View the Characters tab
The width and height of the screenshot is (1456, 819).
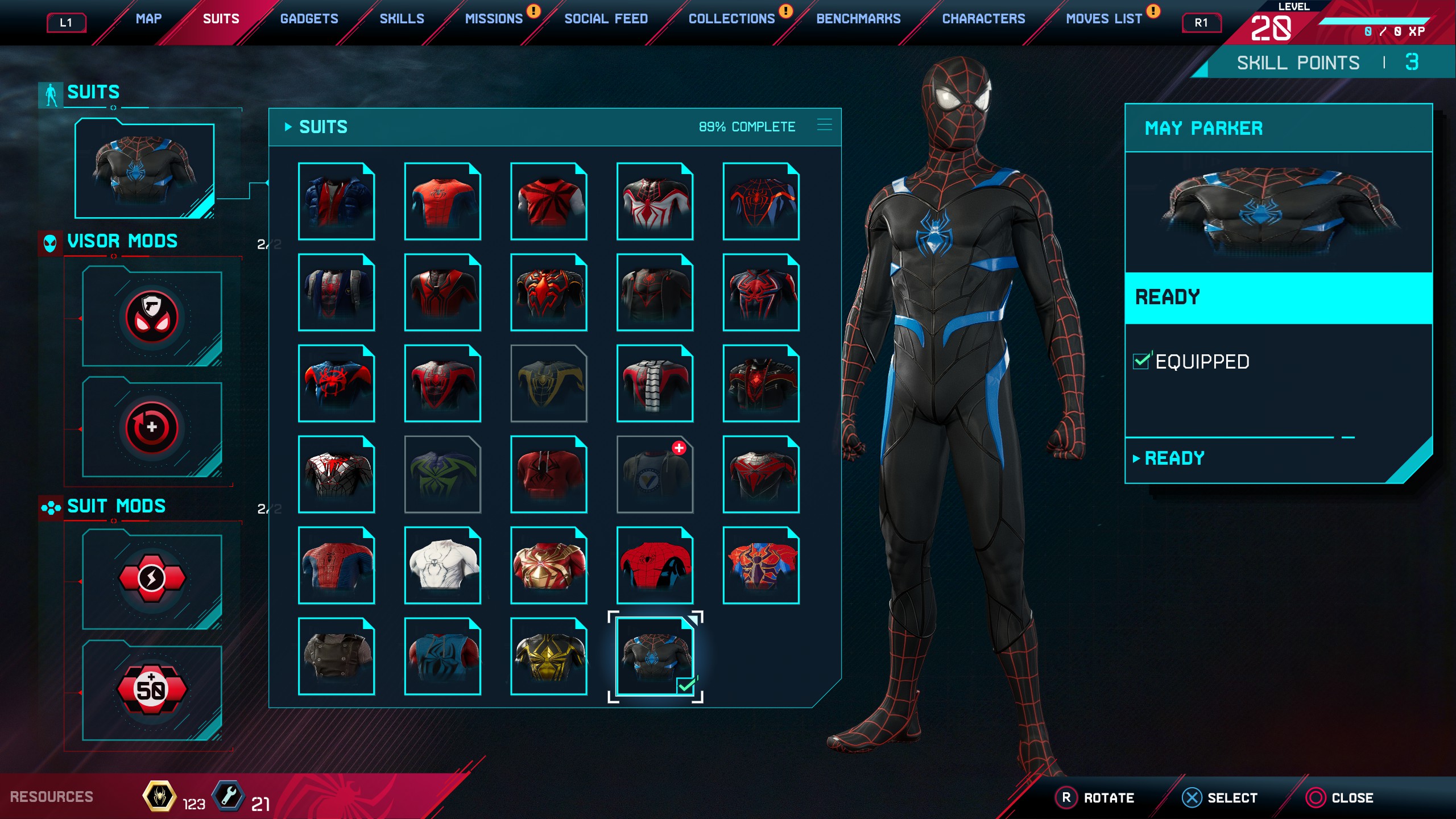[x=983, y=19]
